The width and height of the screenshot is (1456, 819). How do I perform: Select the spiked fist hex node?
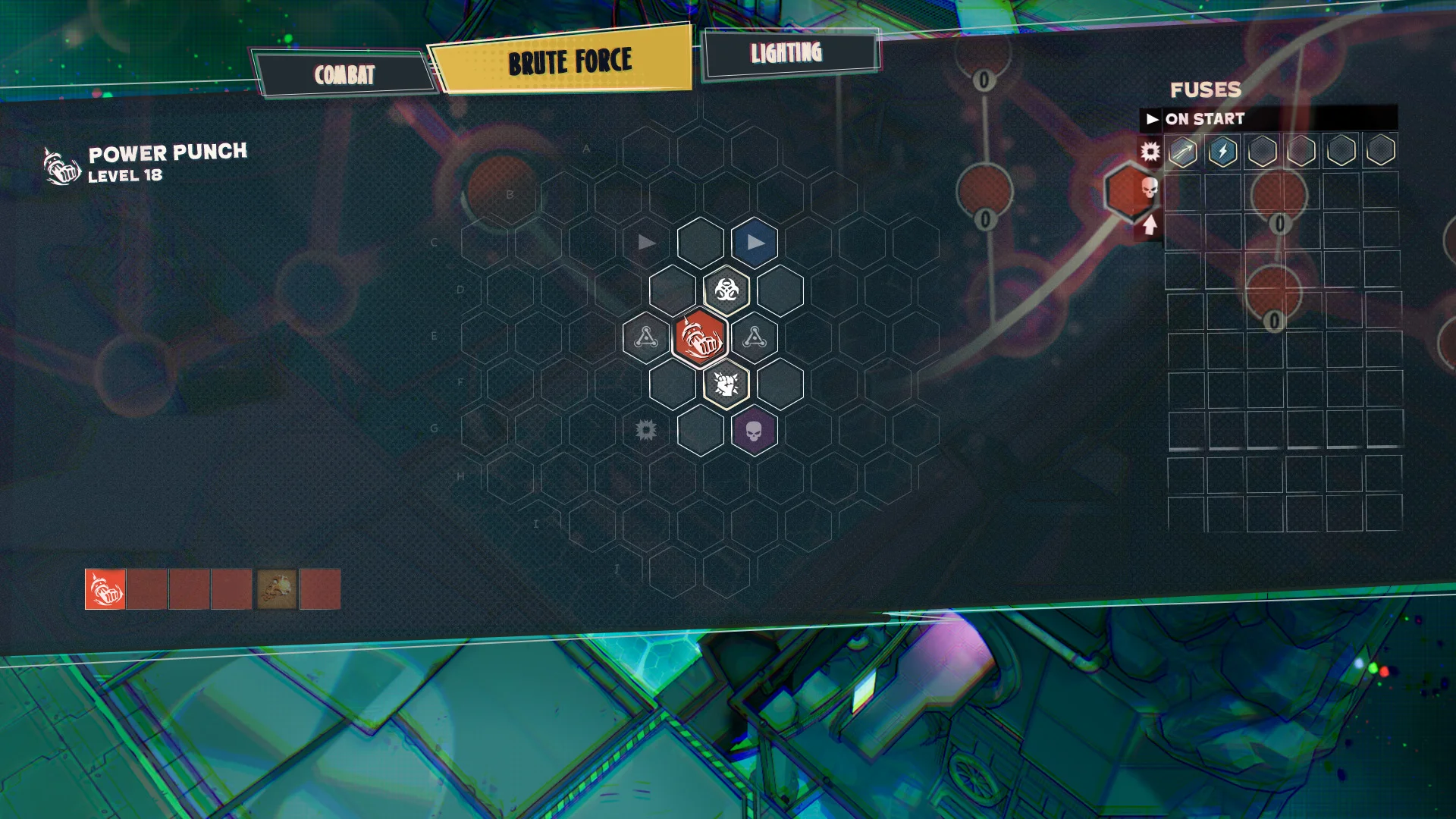click(x=726, y=384)
